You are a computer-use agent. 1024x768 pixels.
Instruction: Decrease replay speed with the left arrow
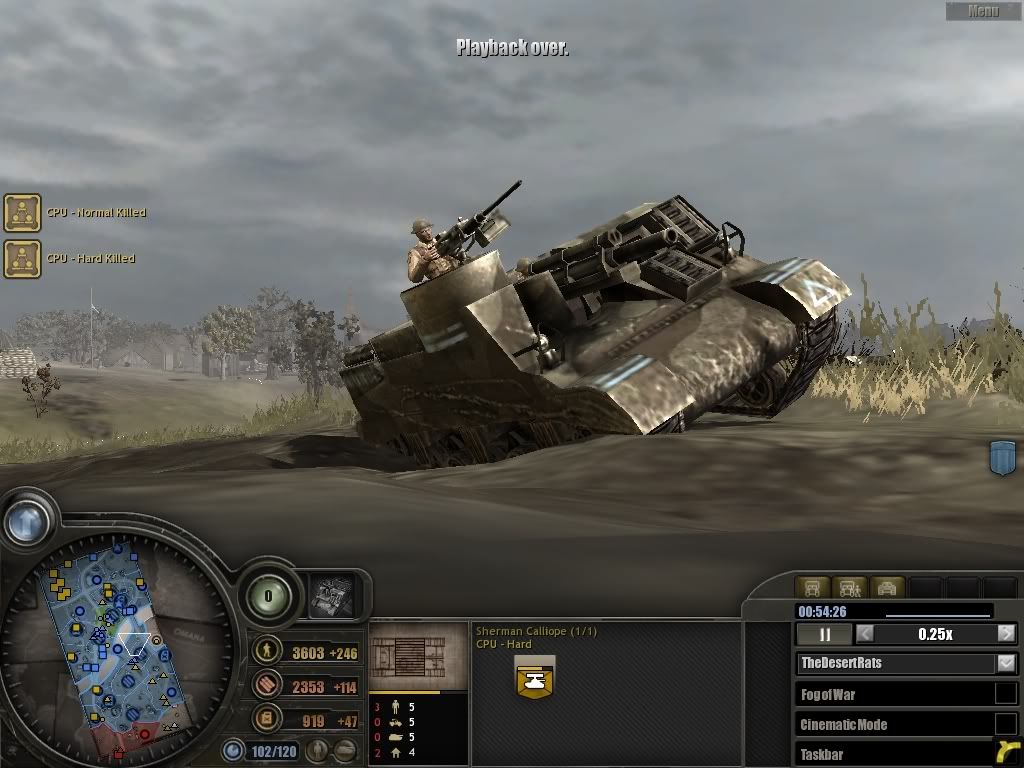coord(865,634)
